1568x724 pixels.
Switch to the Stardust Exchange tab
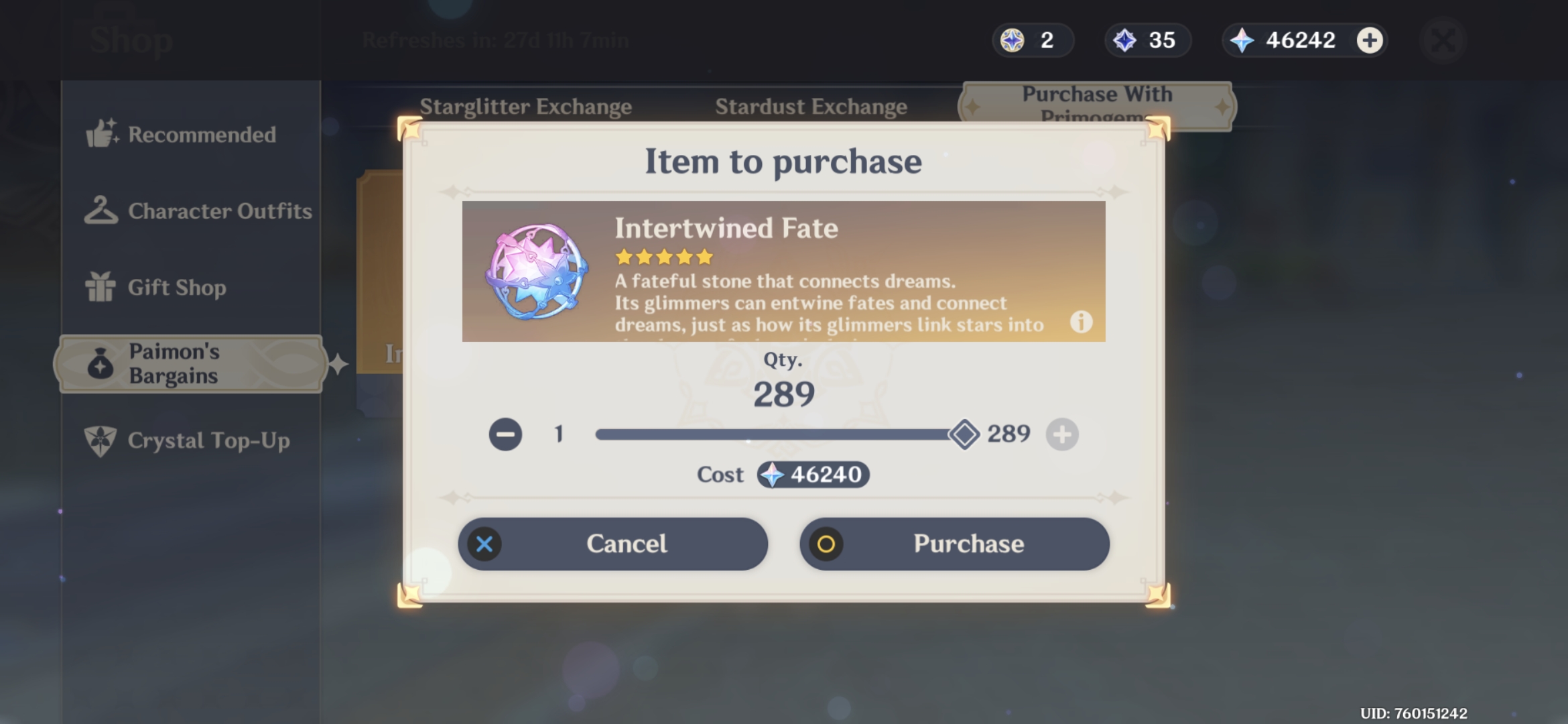click(x=811, y=106)
